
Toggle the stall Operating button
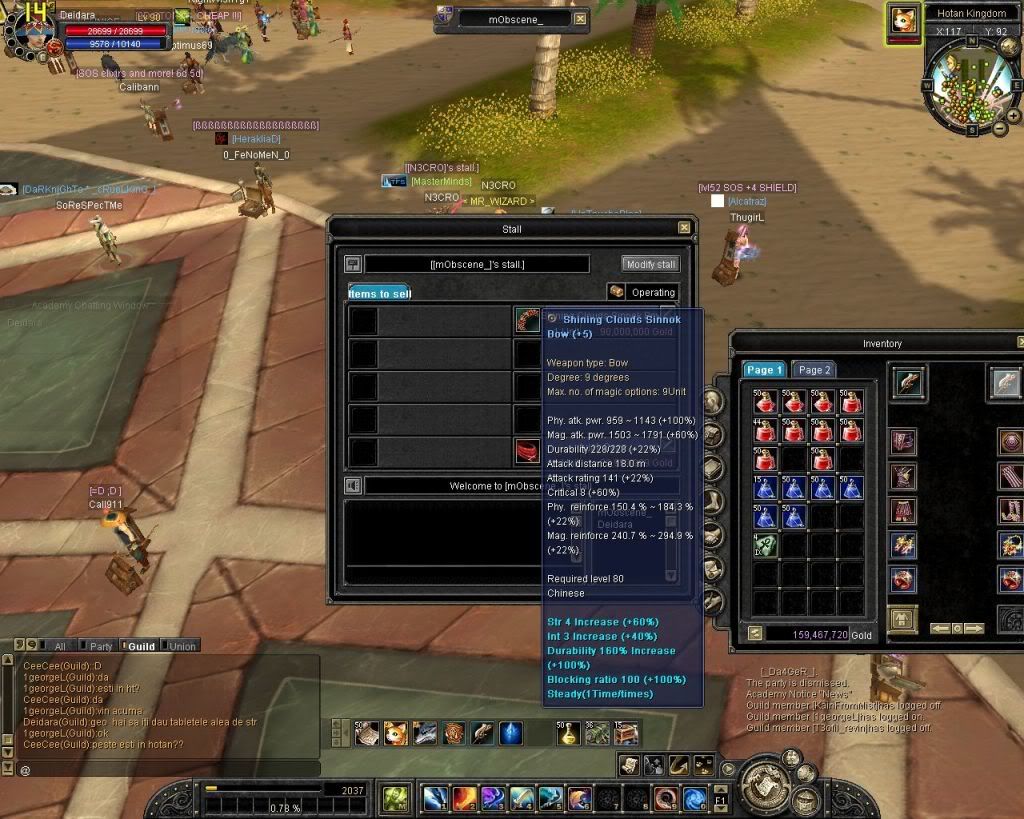643,292
